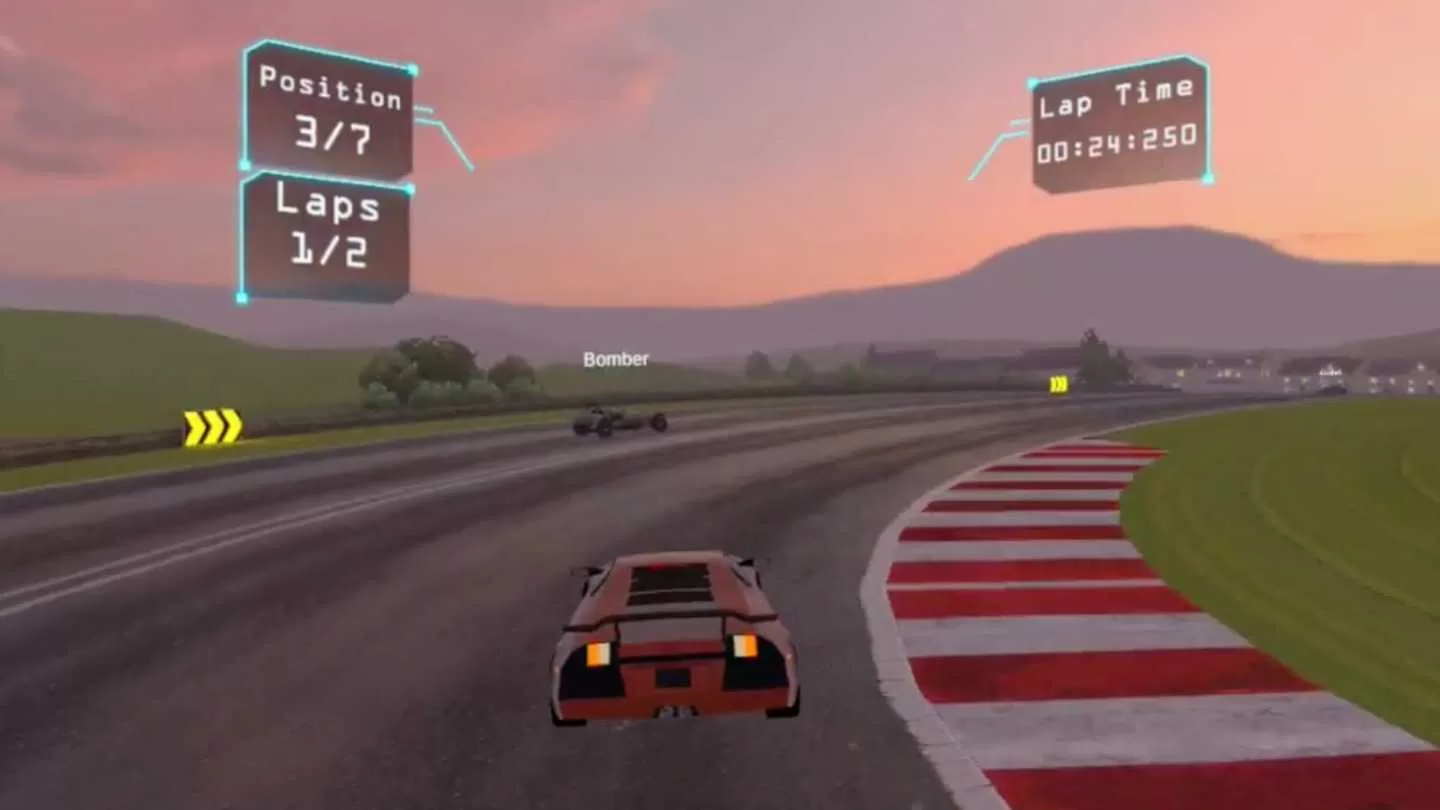Select the Laps 1/2 counter panel
This screenshot has width=1440, height=810.
click(325, 235)
